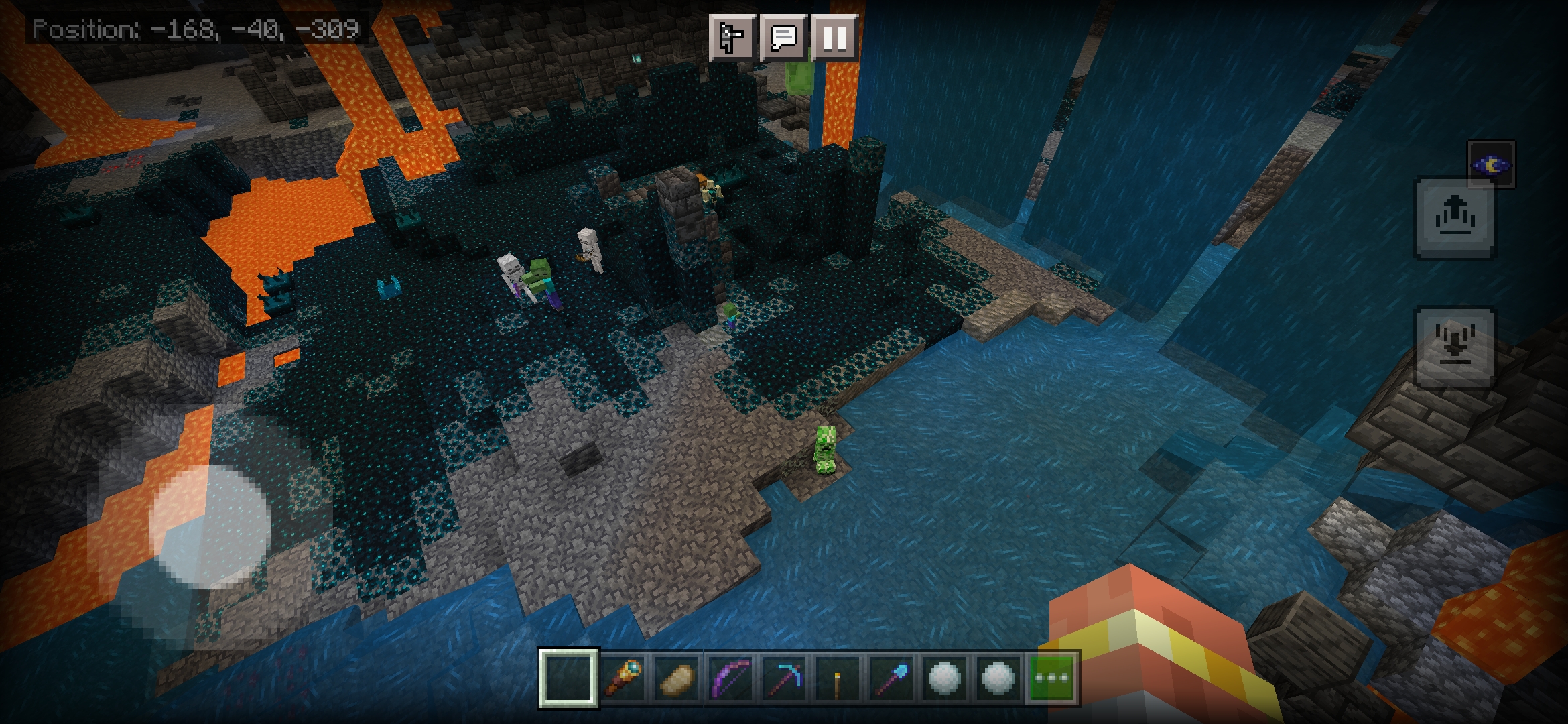The width and height of the screenshot is (1568, 724).
Task: Choose the torch in the hotbar
Action: 837,678
